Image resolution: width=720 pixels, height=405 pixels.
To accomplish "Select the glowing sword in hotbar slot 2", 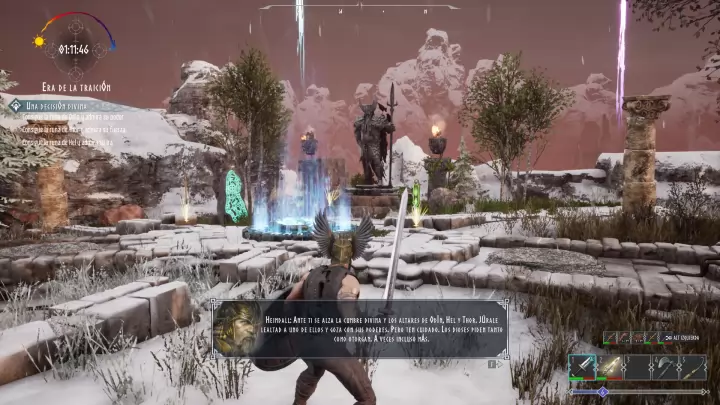I will point(609,367).
